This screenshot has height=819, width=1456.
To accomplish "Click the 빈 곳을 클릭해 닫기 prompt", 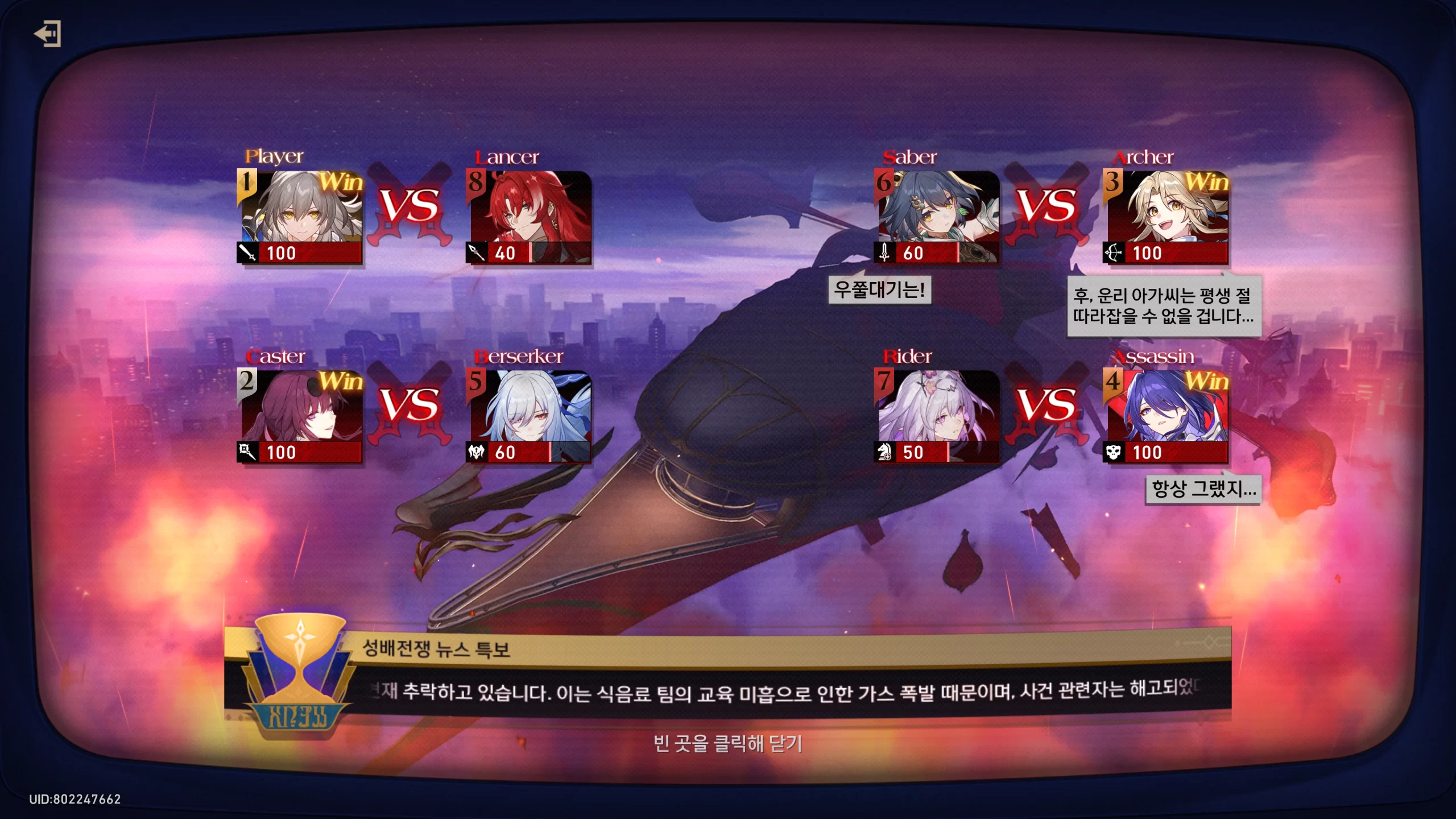I will coord(727,743).
